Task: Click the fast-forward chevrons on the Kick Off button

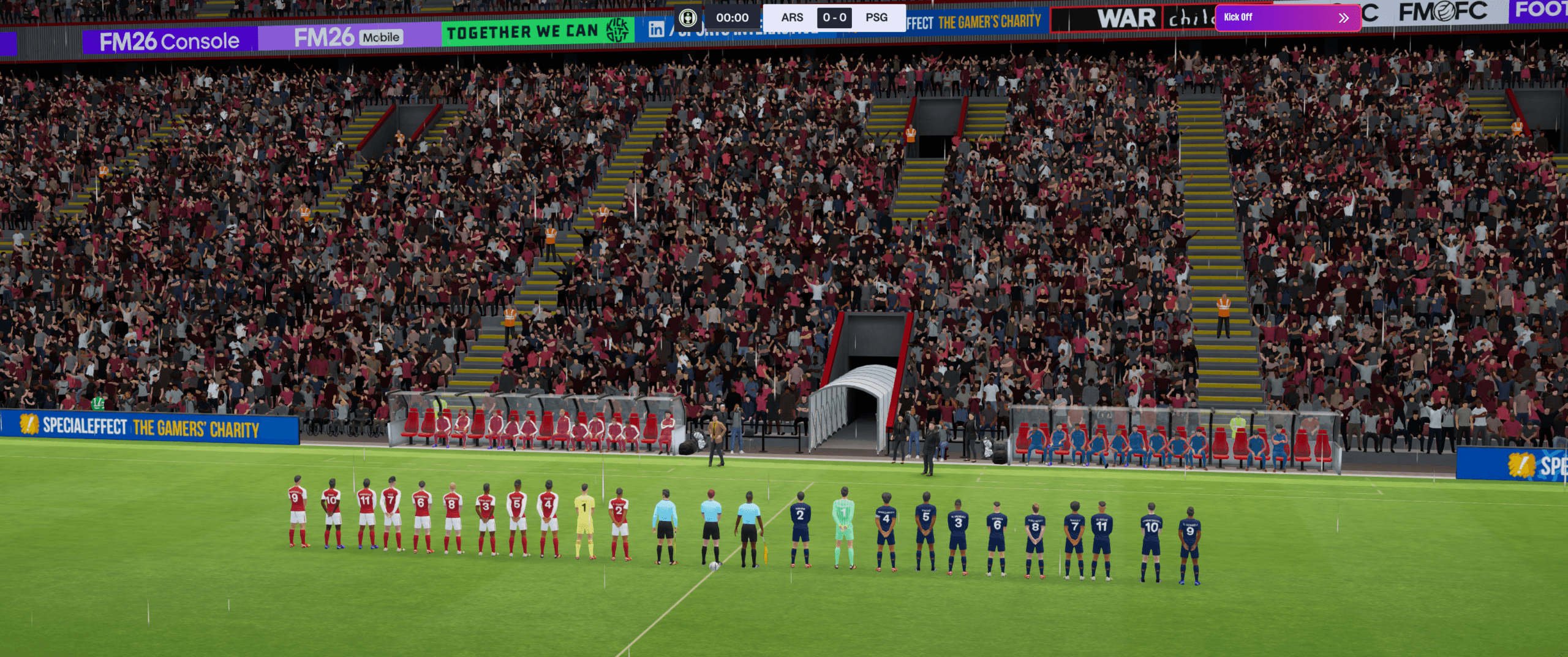Action: coord(1345,17)
